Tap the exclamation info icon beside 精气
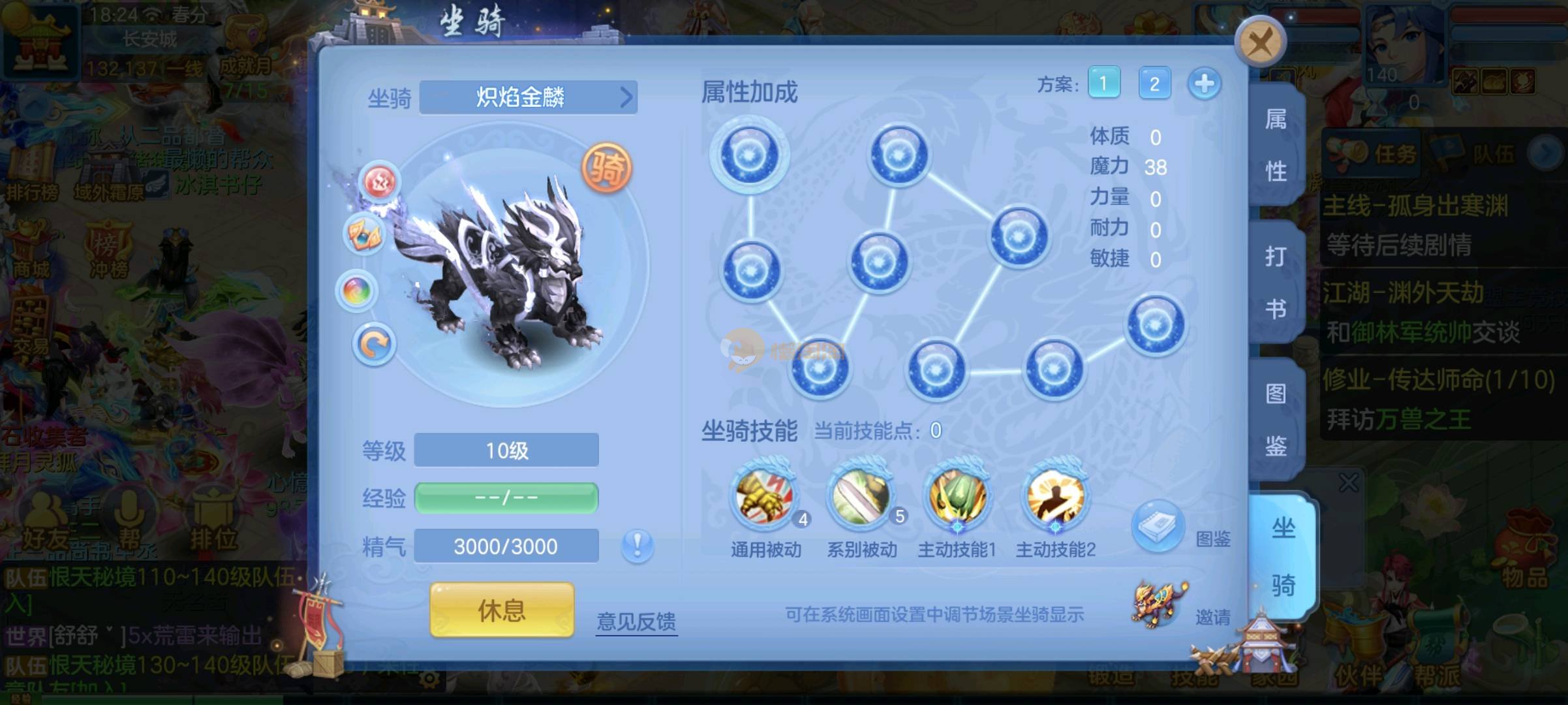This screenshot has width=1568, height=705. [637, 546]
